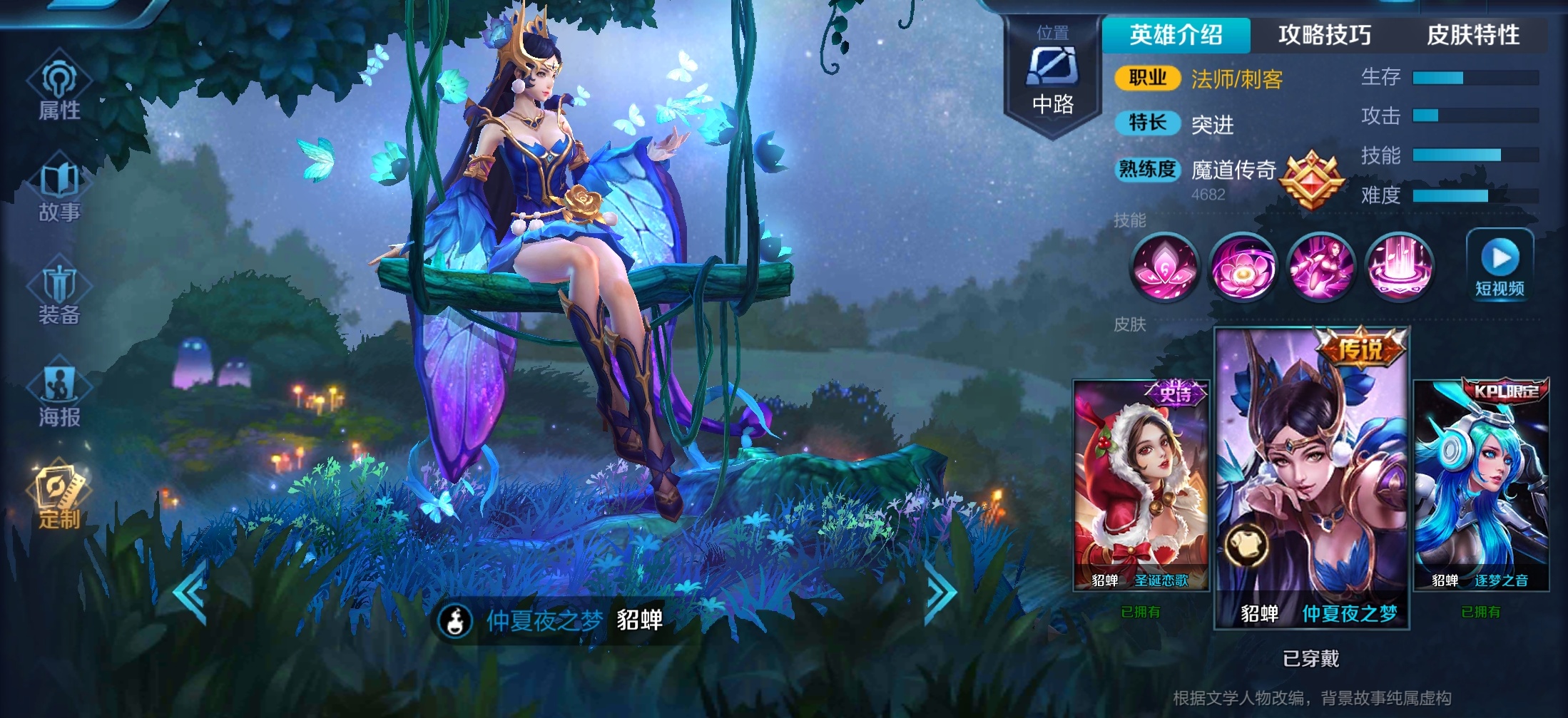Open the 属性 attributes panel
The image size is (1568, 718).
[59, 88]
